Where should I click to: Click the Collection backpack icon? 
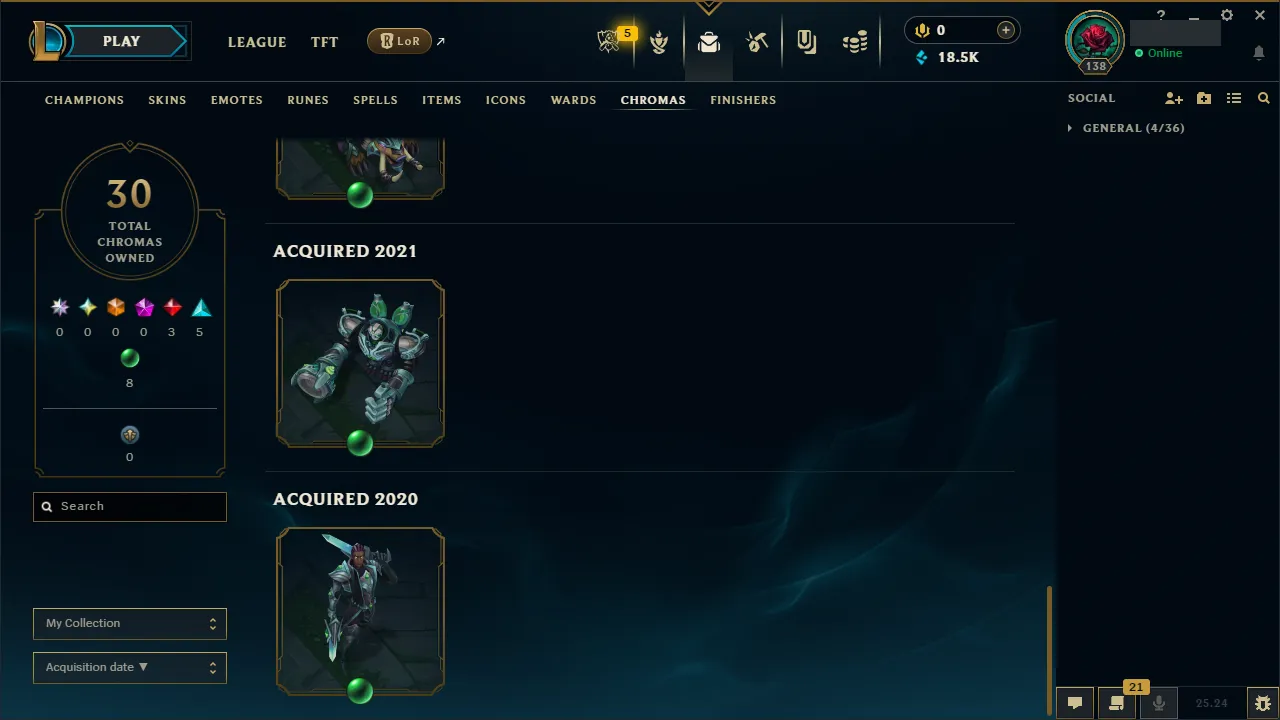tap(709, 41)
